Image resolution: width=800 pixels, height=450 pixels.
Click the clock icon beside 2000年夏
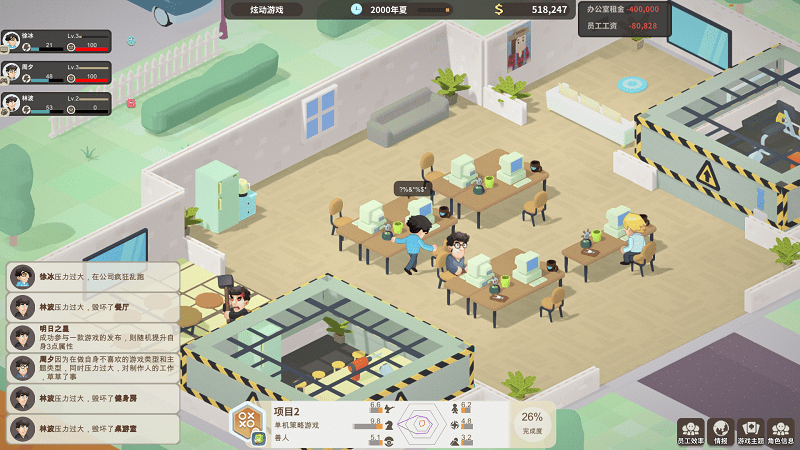pyautogui.click(x=357, y=9)
